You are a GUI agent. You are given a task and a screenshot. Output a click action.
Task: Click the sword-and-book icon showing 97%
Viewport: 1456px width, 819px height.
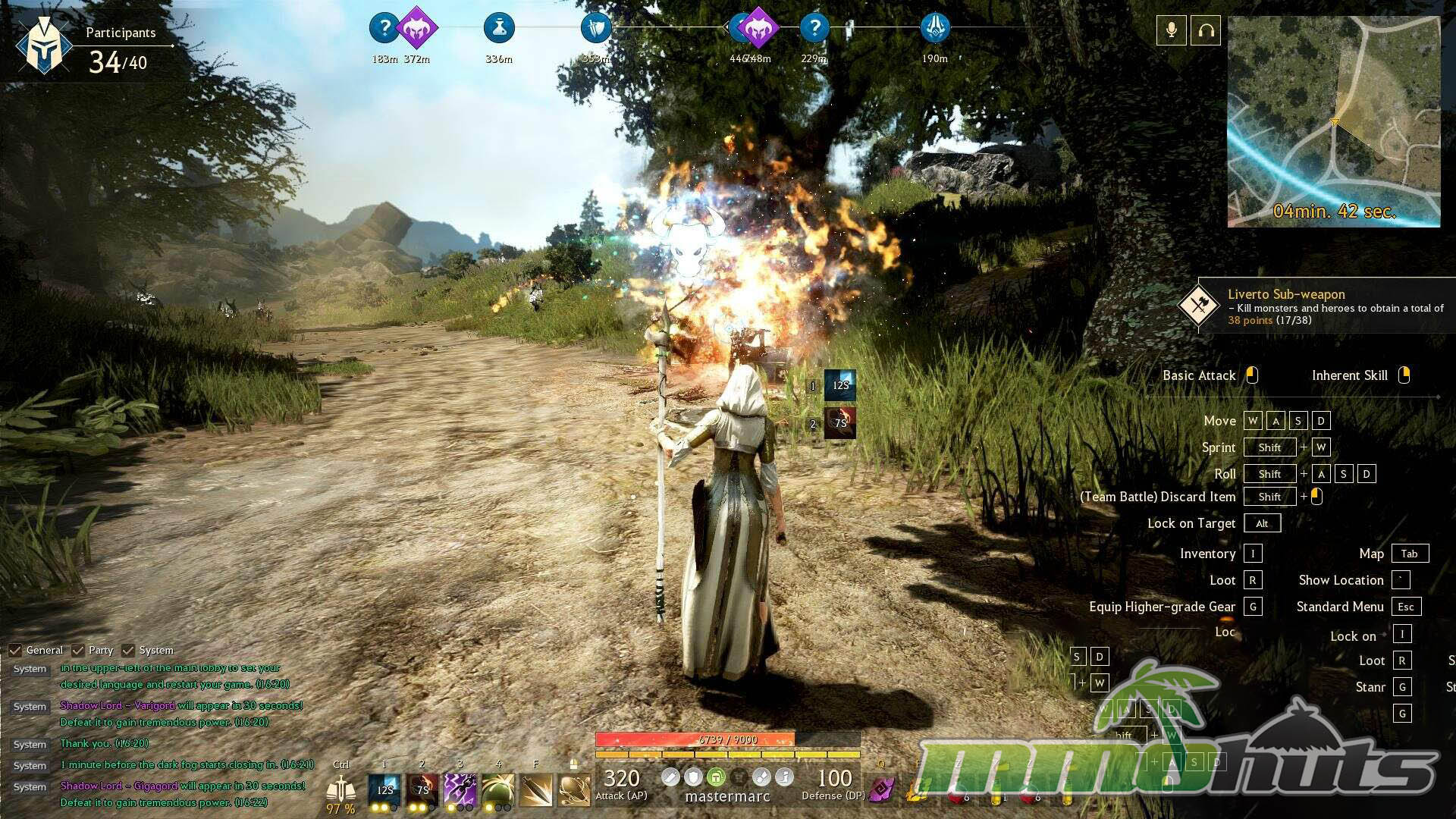(x=340, y=791)
